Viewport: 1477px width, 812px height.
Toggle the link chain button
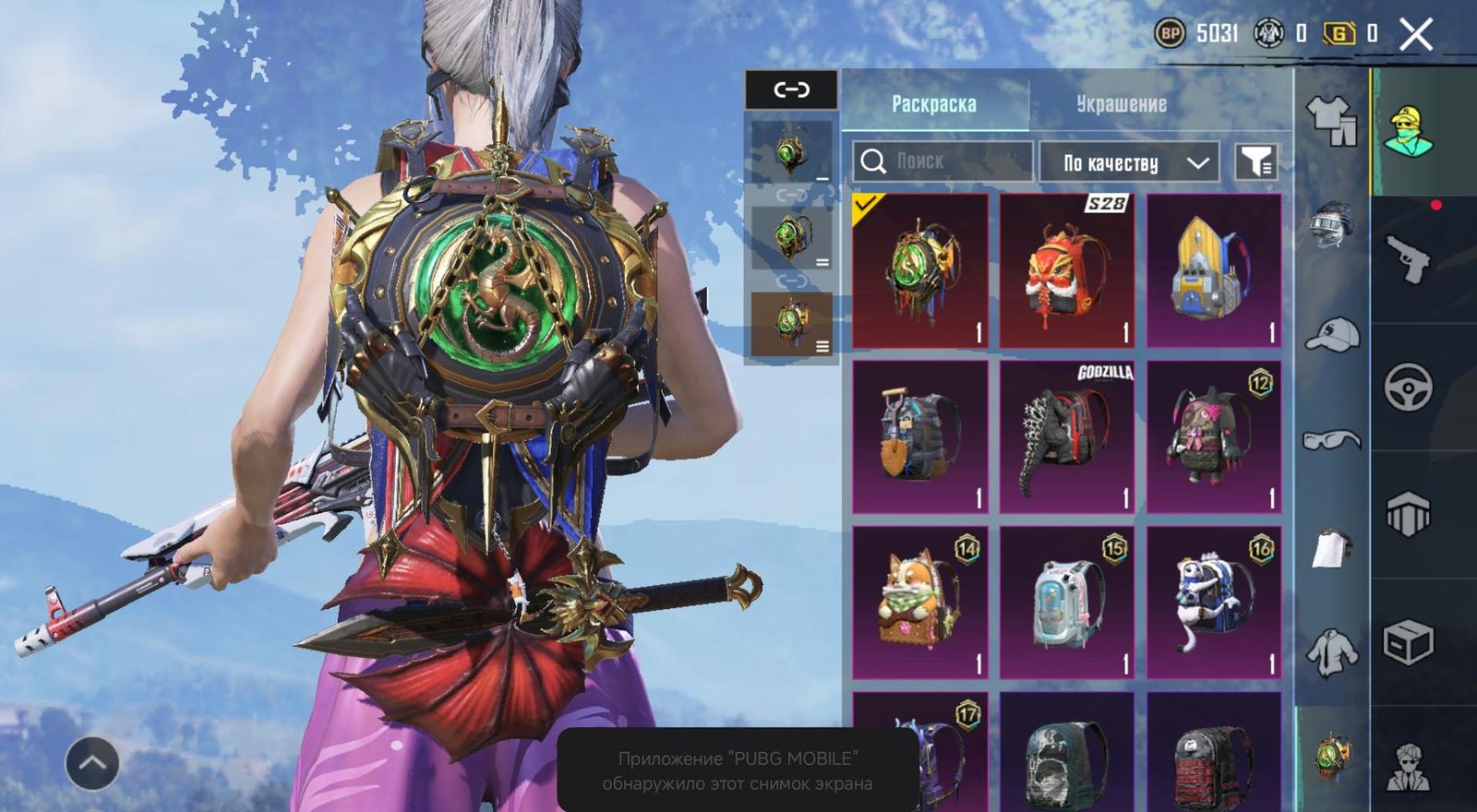pos(791,90)
